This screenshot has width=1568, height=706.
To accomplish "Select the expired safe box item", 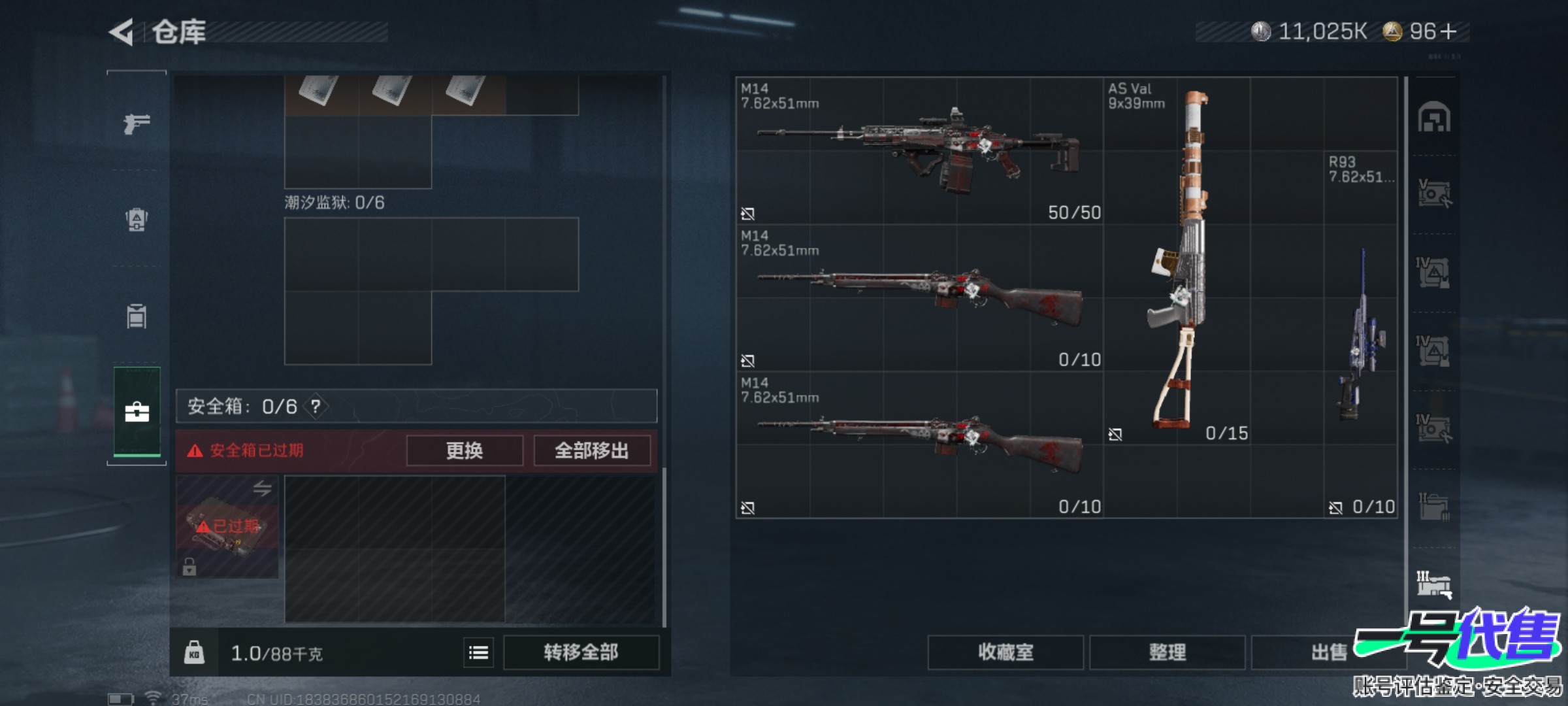I will [x=227, y=526].
